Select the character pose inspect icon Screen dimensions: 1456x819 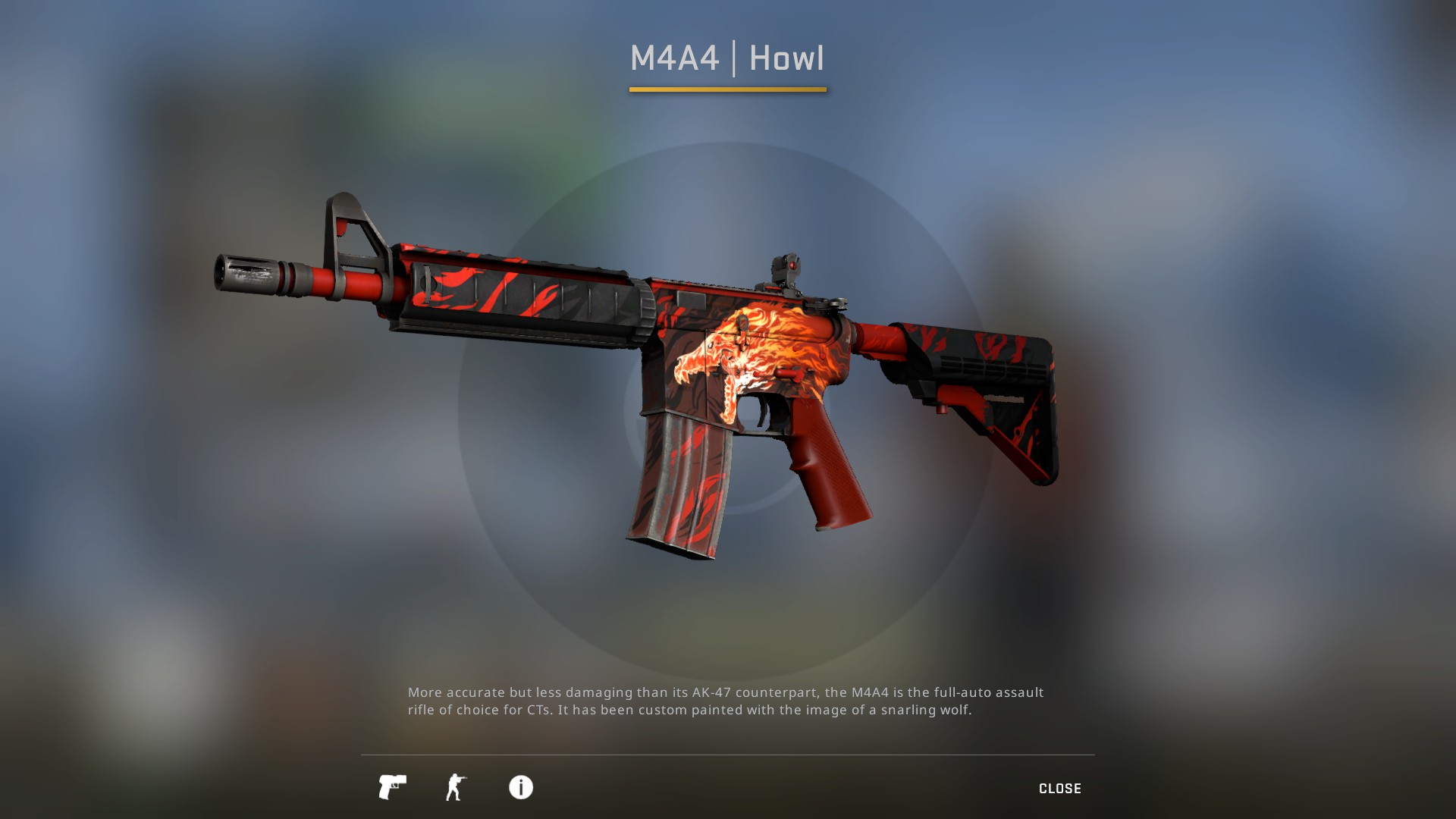pos(456,787)
